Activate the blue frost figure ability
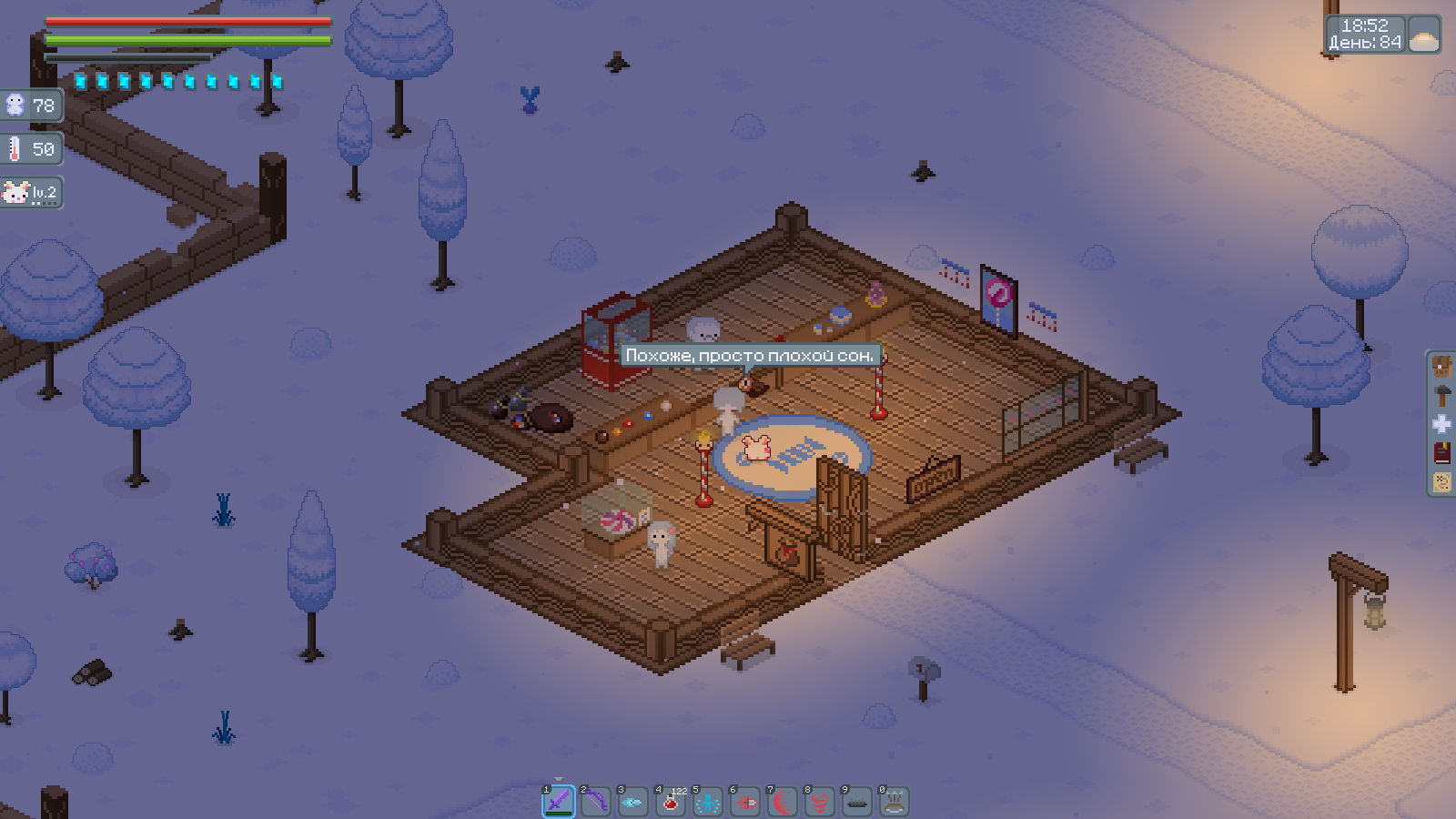Screen dimensions: 1456x819 point(708,802)
